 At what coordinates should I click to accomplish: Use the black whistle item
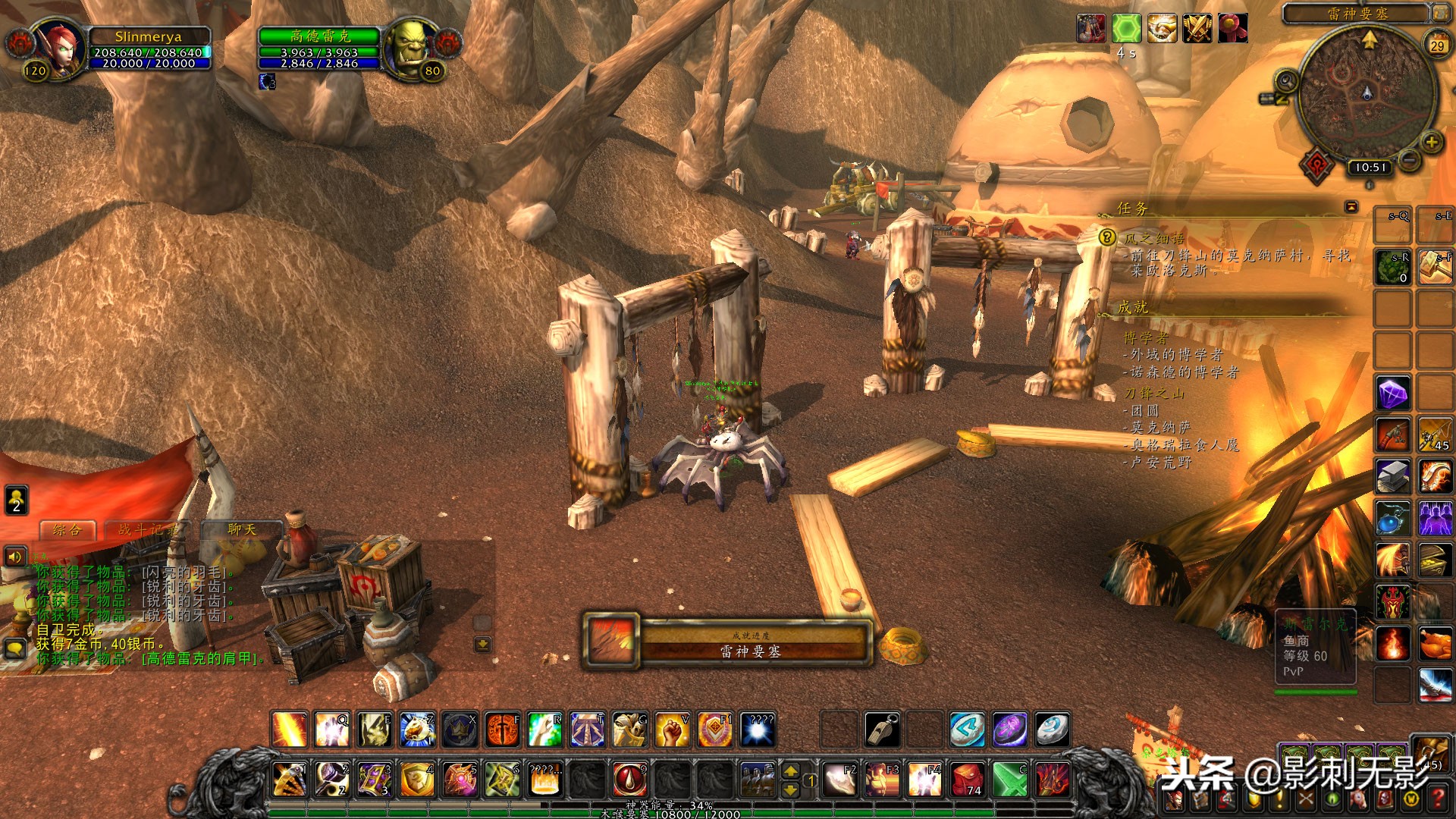883,730
